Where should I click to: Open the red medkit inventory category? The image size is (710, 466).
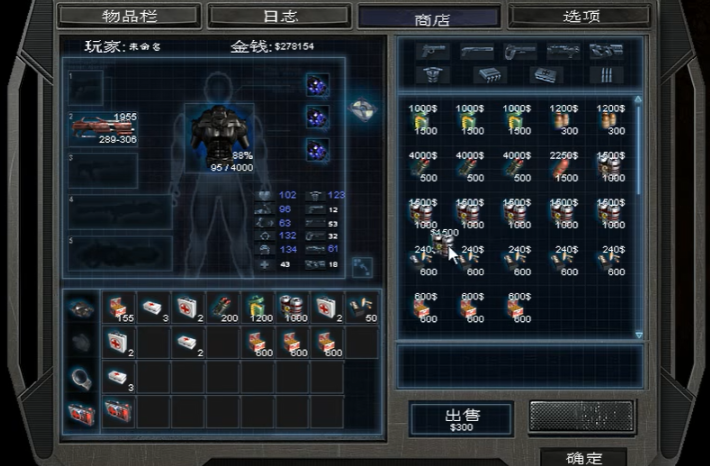click(x=82, y=411)
